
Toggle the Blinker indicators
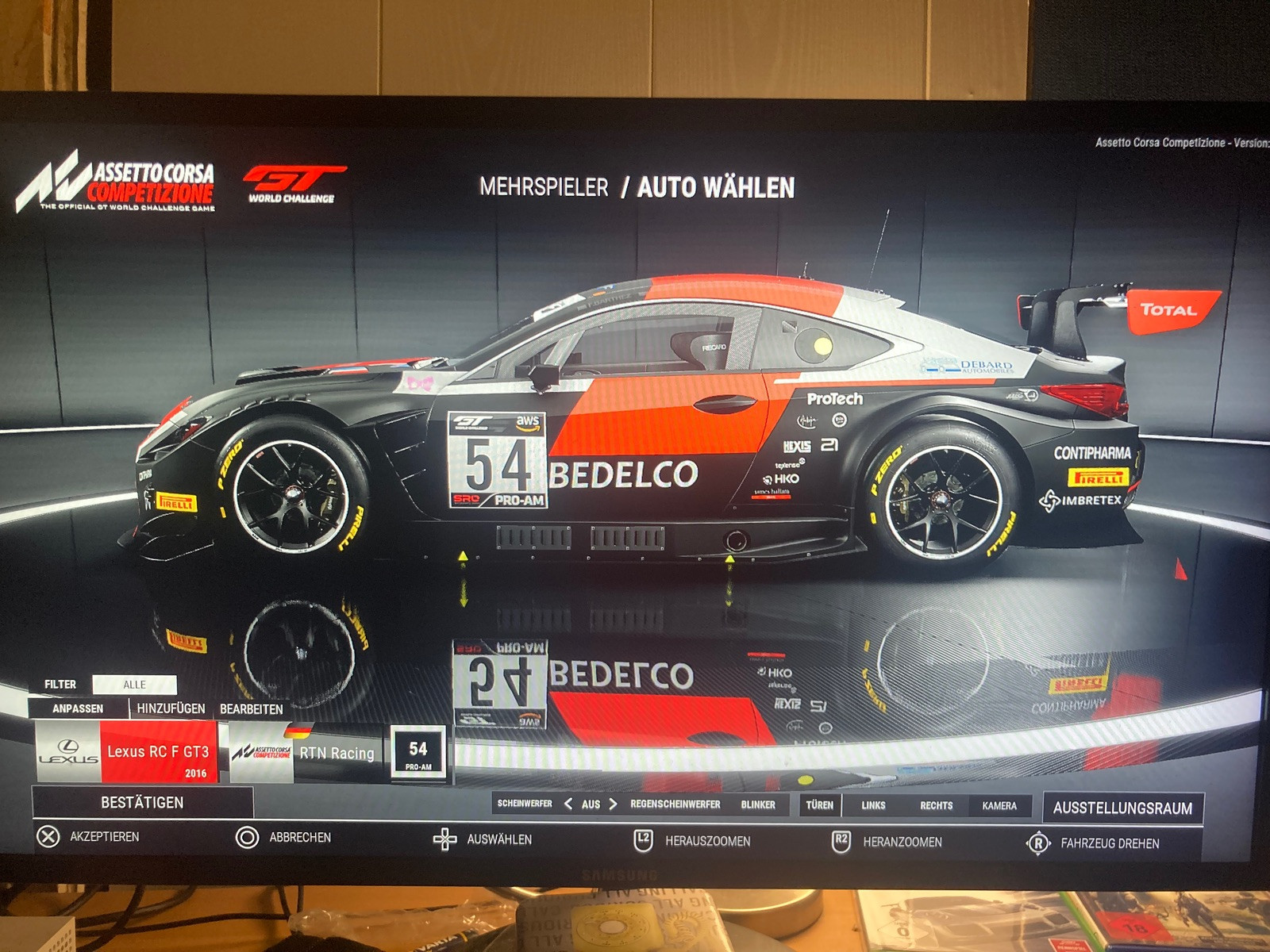758,804
